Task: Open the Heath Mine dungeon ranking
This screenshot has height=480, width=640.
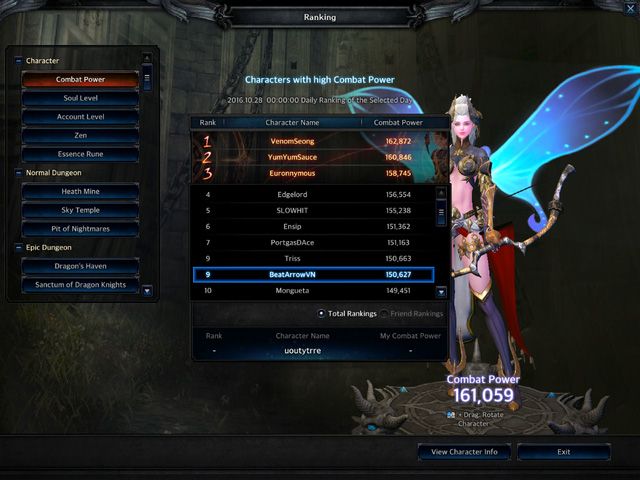Action: coord(80,191)
